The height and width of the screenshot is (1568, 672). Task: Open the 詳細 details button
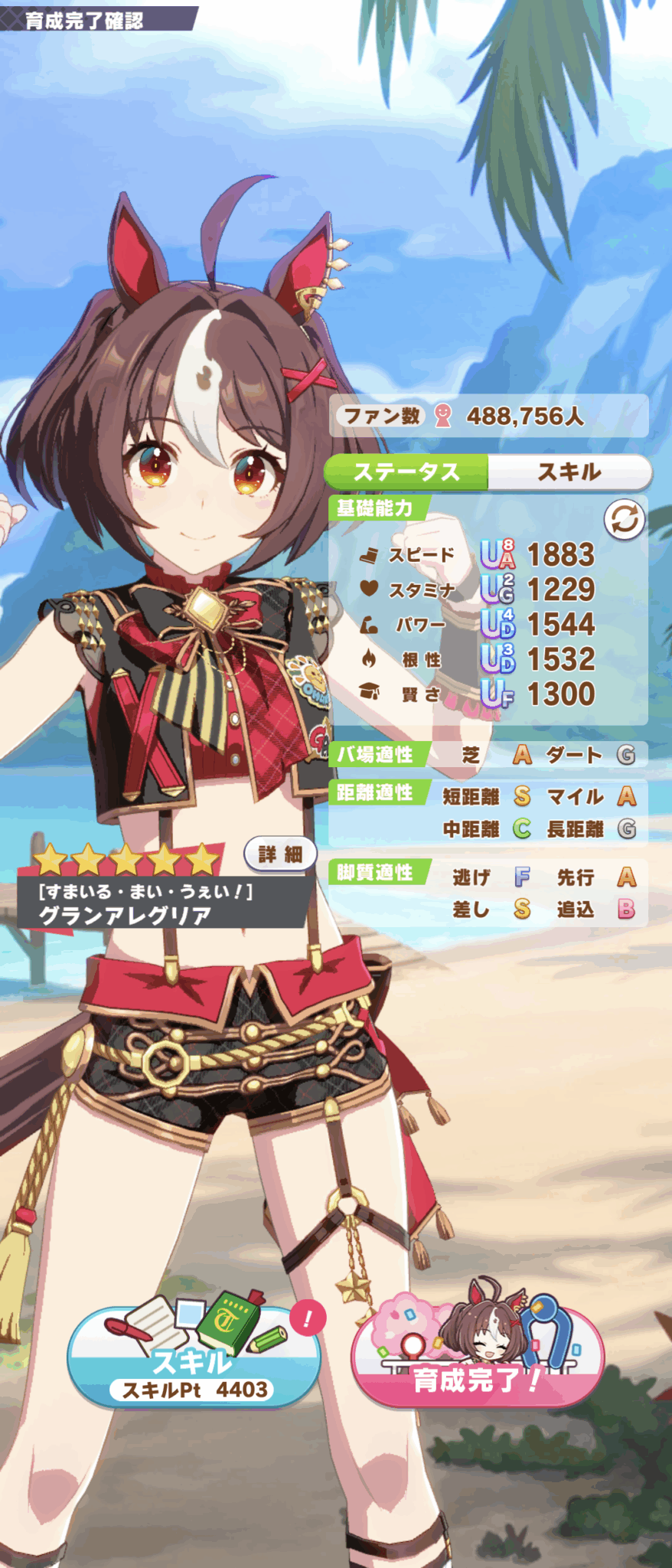coord(280,854)
